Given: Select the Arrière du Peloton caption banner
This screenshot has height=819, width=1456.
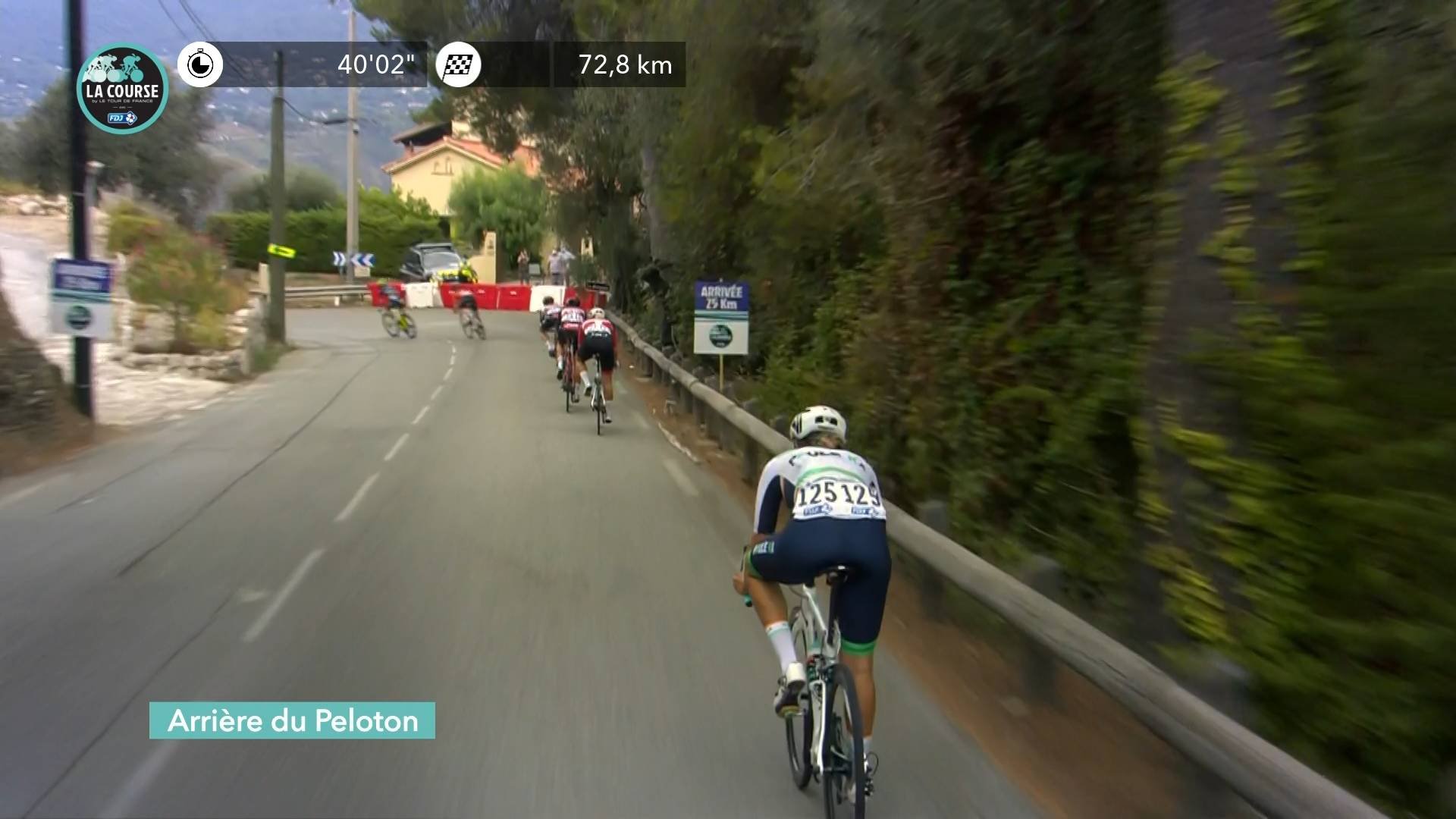Looking at the screenshot, I should (x=292, y=720).
